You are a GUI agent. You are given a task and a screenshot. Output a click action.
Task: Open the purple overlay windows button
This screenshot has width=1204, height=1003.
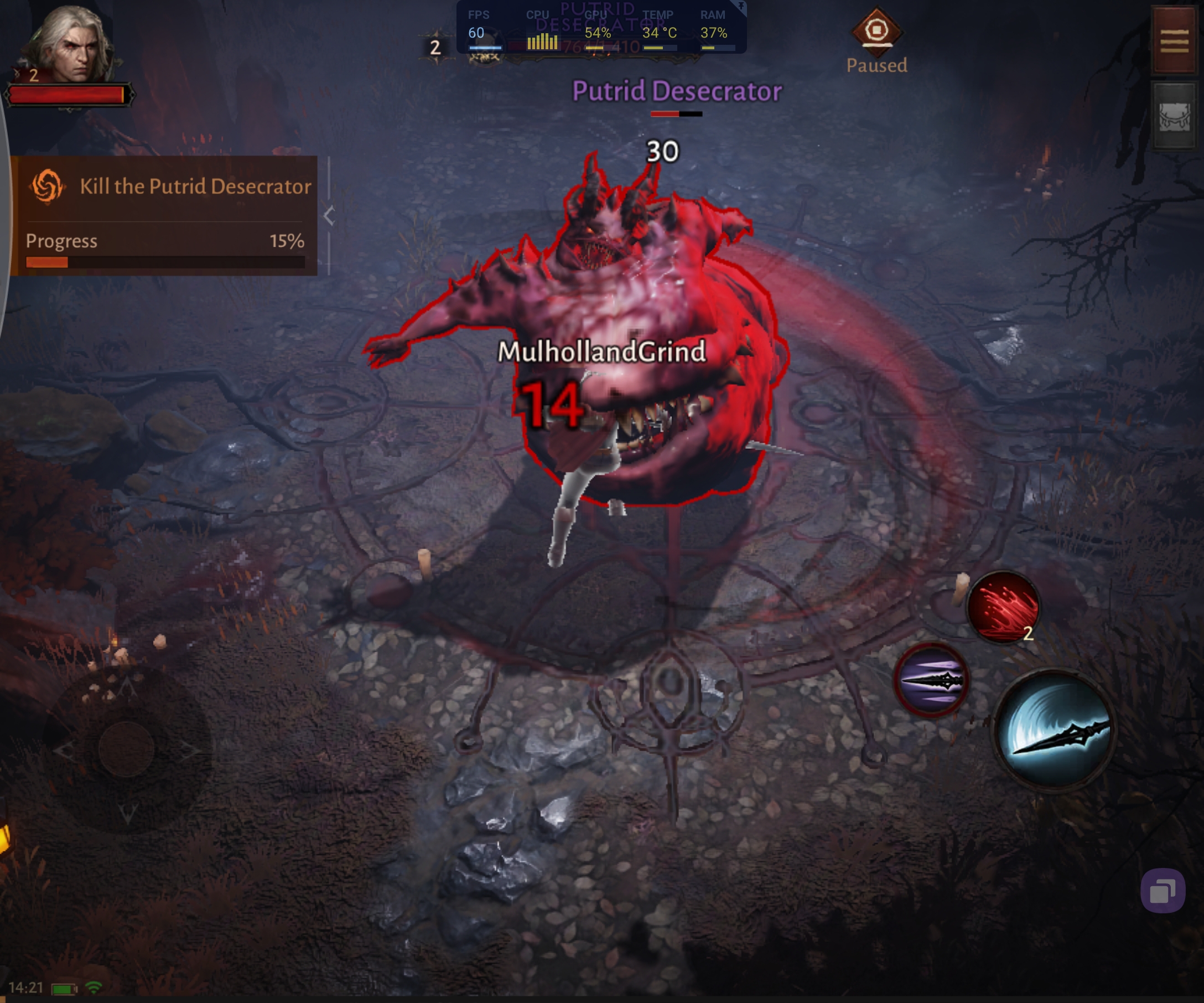pos(1162,891)
